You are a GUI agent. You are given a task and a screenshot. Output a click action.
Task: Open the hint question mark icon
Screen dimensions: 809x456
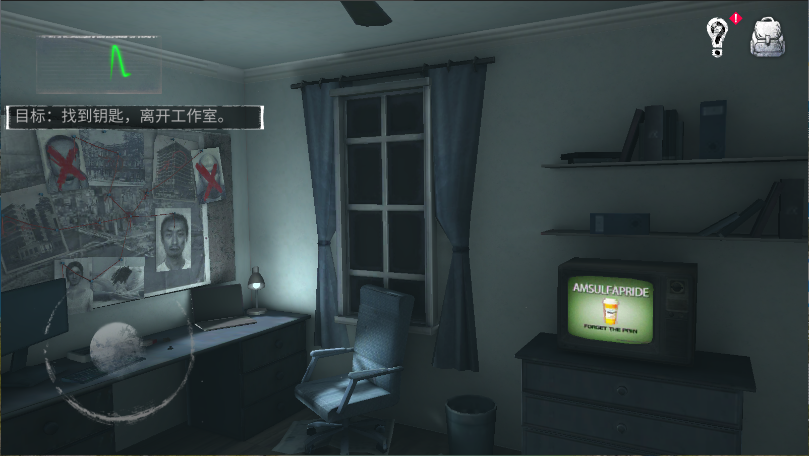point(717,37)
